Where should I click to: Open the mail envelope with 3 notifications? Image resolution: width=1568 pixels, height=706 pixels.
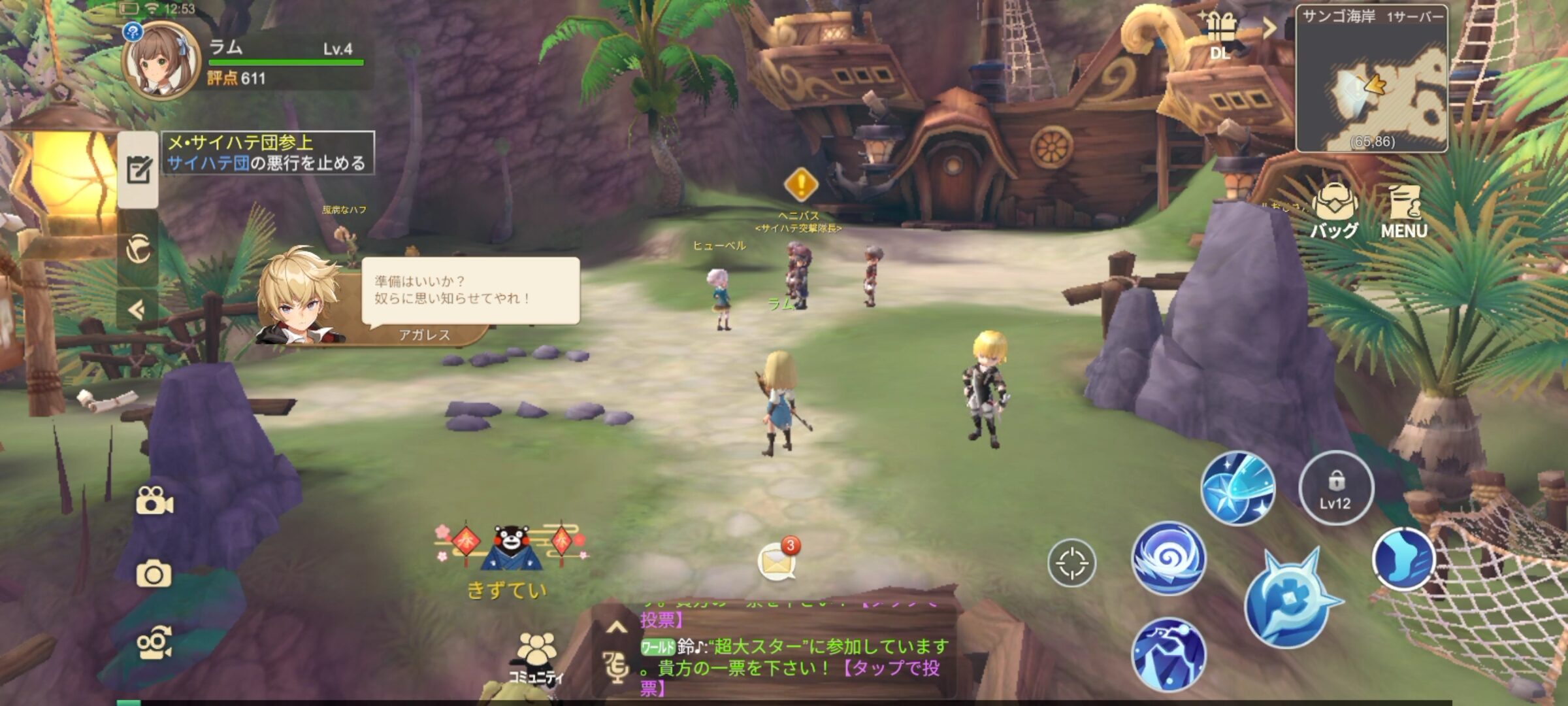pos(777,561)
